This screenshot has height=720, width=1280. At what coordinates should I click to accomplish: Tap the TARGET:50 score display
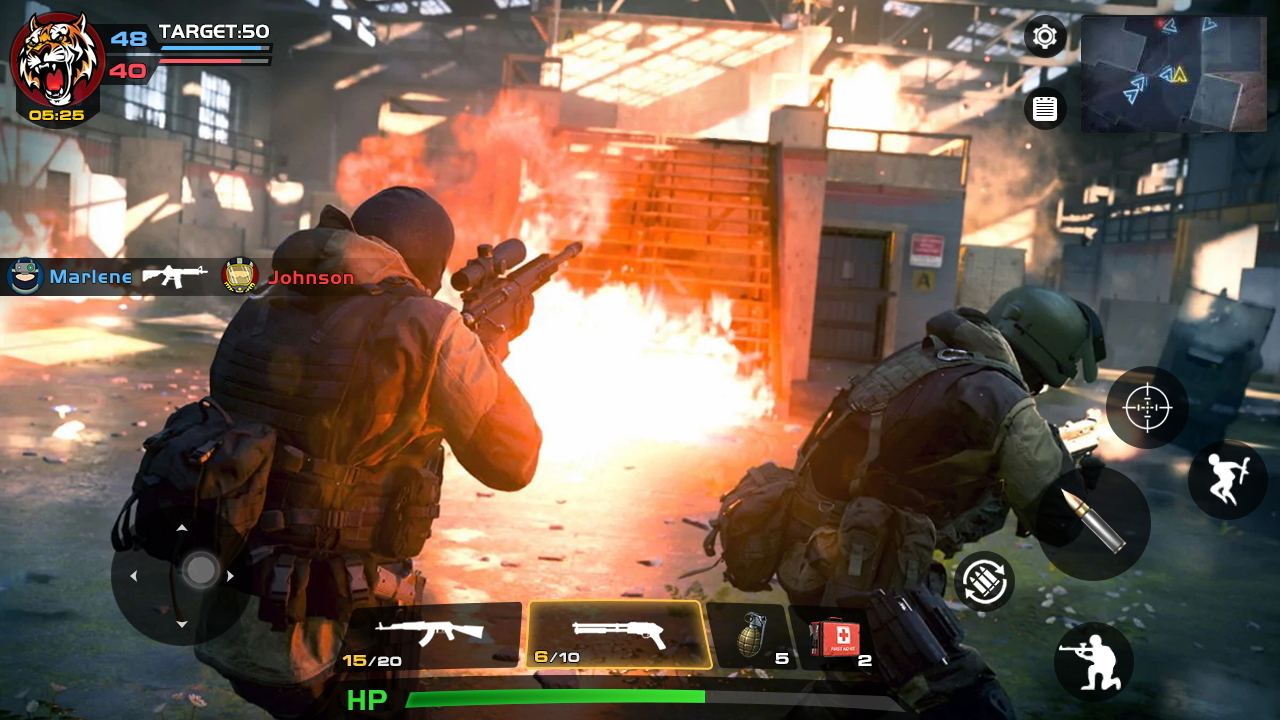coord(214,32)
